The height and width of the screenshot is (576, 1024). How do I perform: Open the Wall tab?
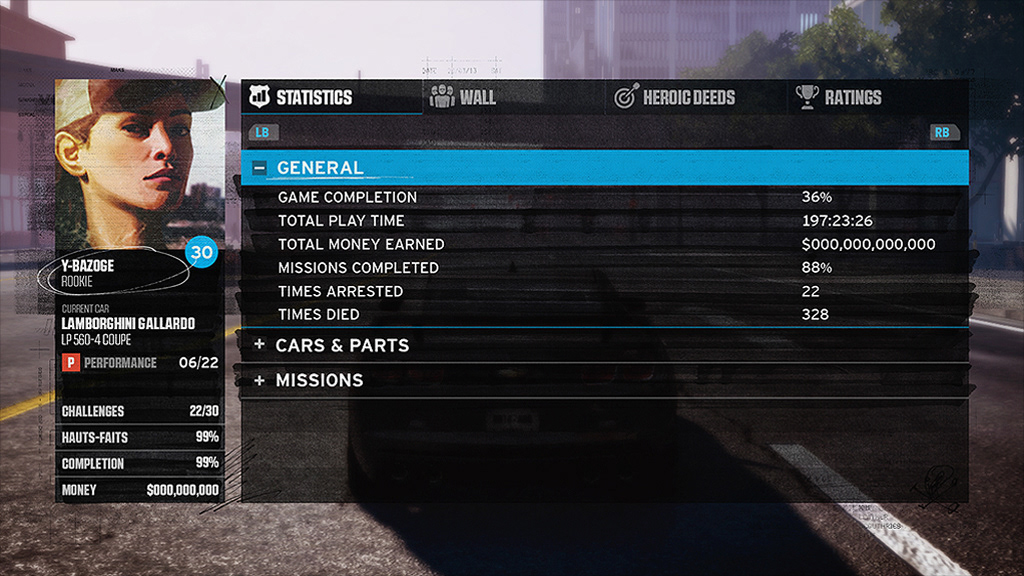[463, 97]
